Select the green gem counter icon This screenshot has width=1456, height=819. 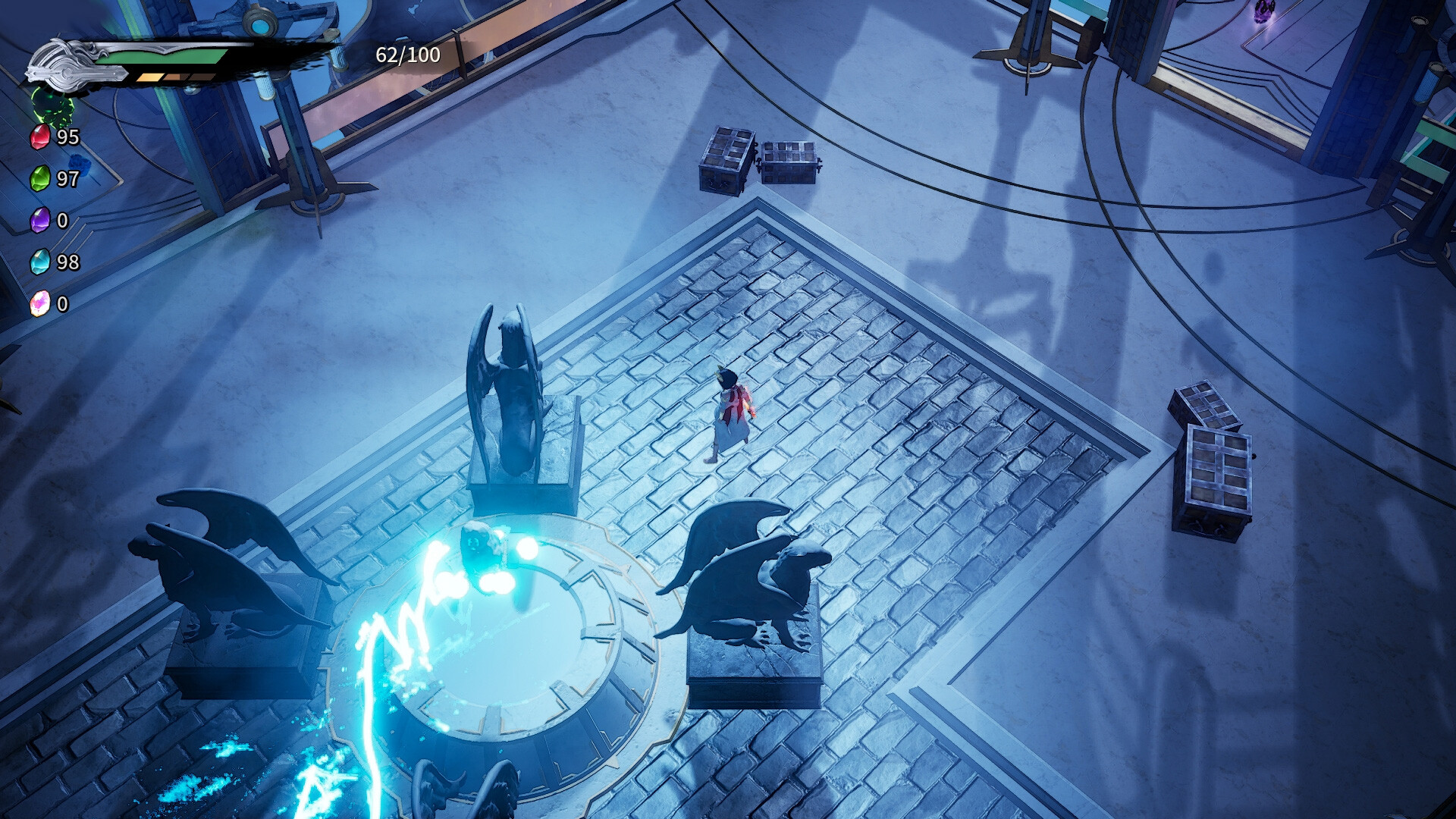(x=39, y=180)
